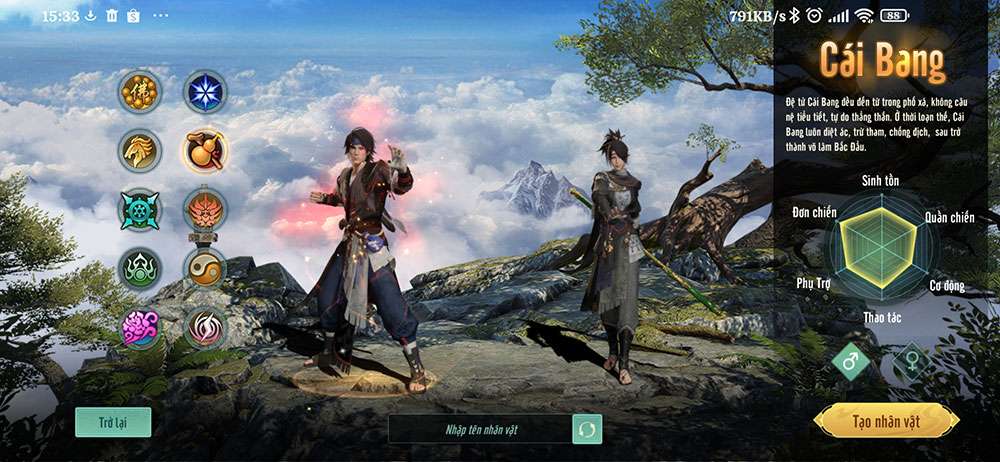Choose the female gender diamond icon
Screen dimensions: 1000x462
coord(911,361)
